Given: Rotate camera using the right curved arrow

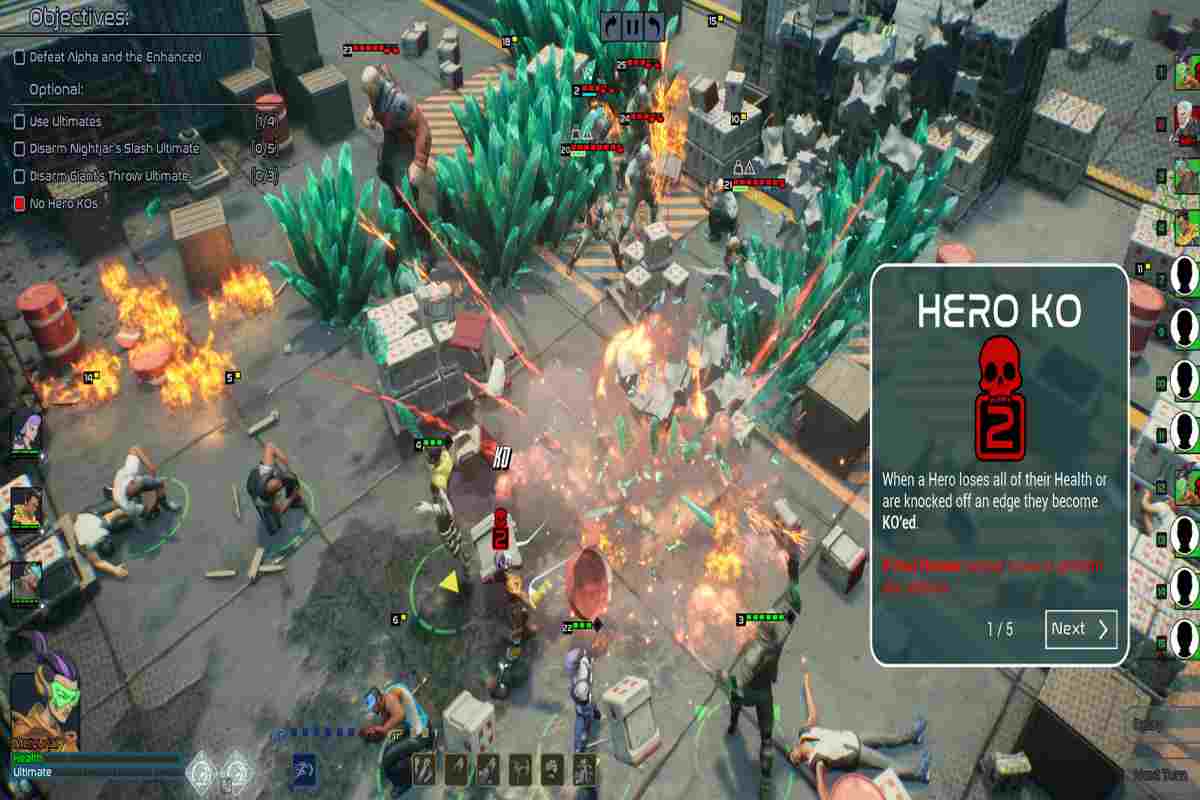Looking at the screenshot, I should tap(652, 27).
